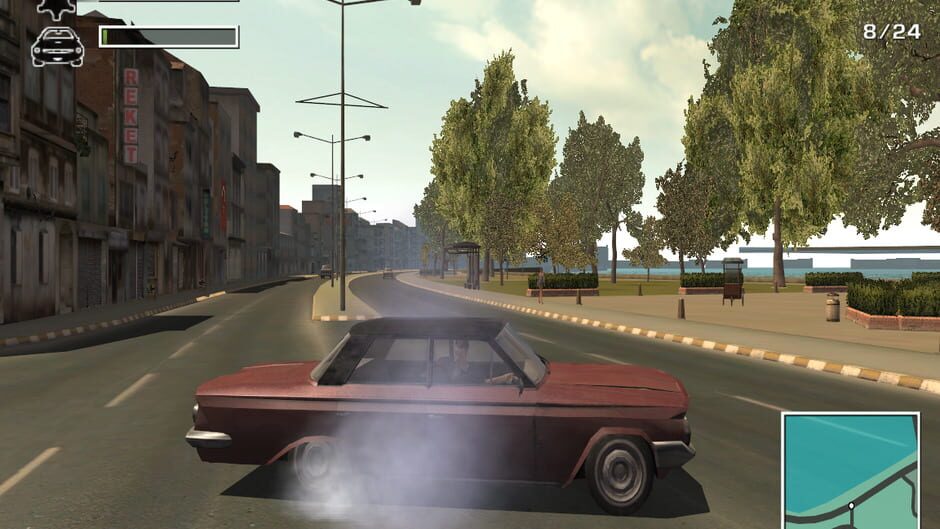The width and height of the screenshot is (940, 529).
Task: Click the minimap in the corner
Action: coord(850,469)
